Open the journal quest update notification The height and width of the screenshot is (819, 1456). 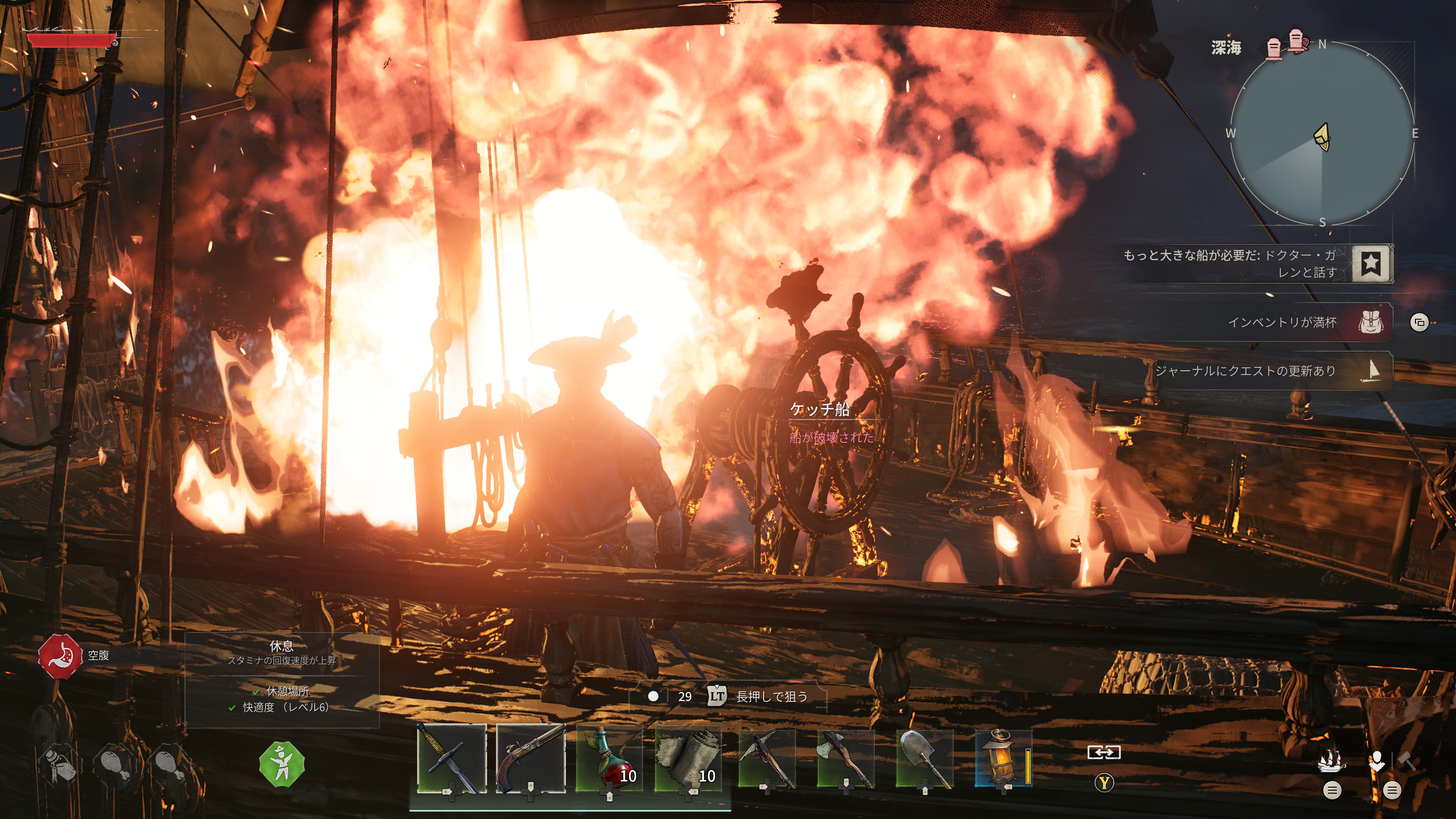click(x=1372, y=371)
